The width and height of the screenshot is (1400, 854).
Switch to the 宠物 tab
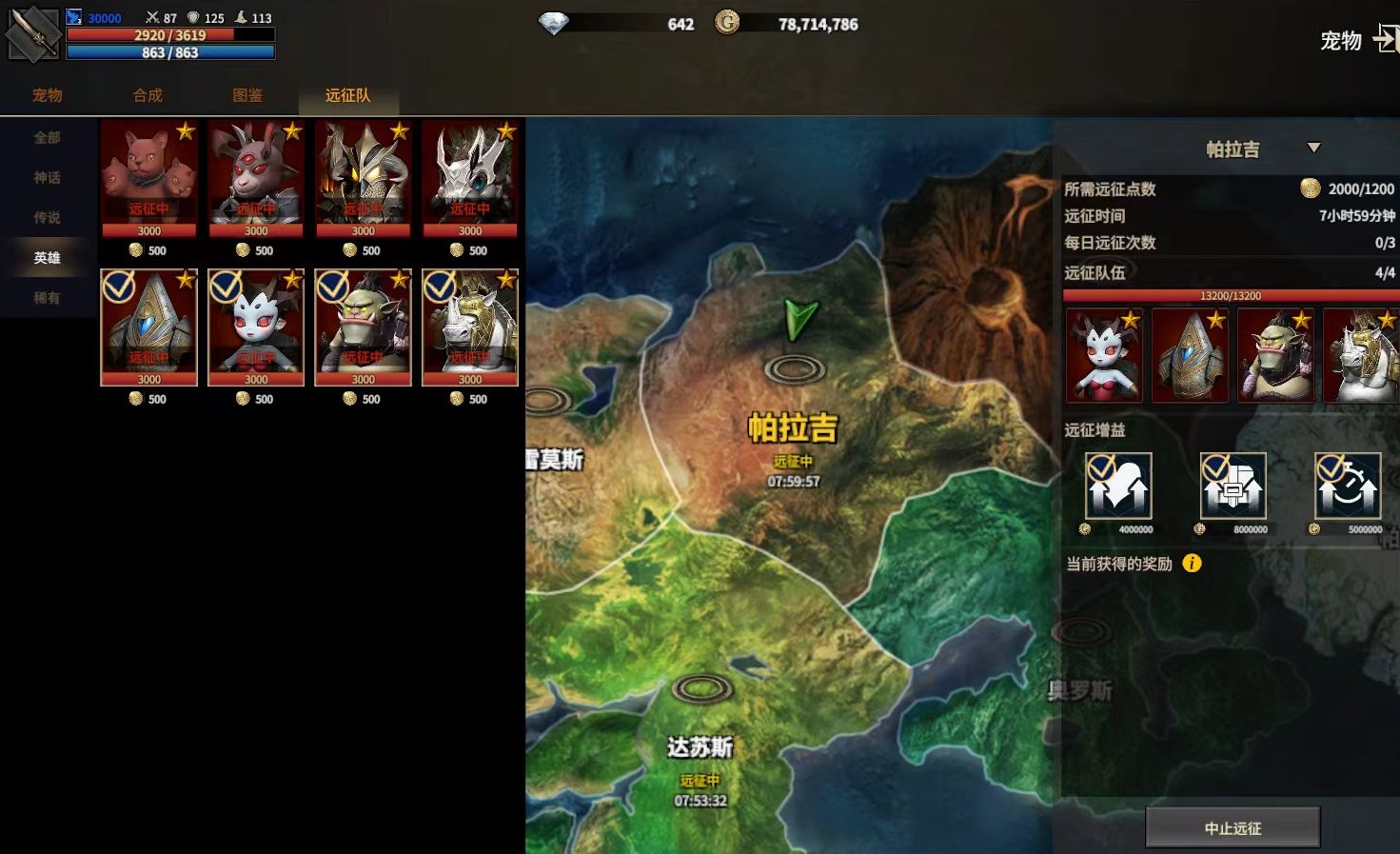click(x=47, y=95)
